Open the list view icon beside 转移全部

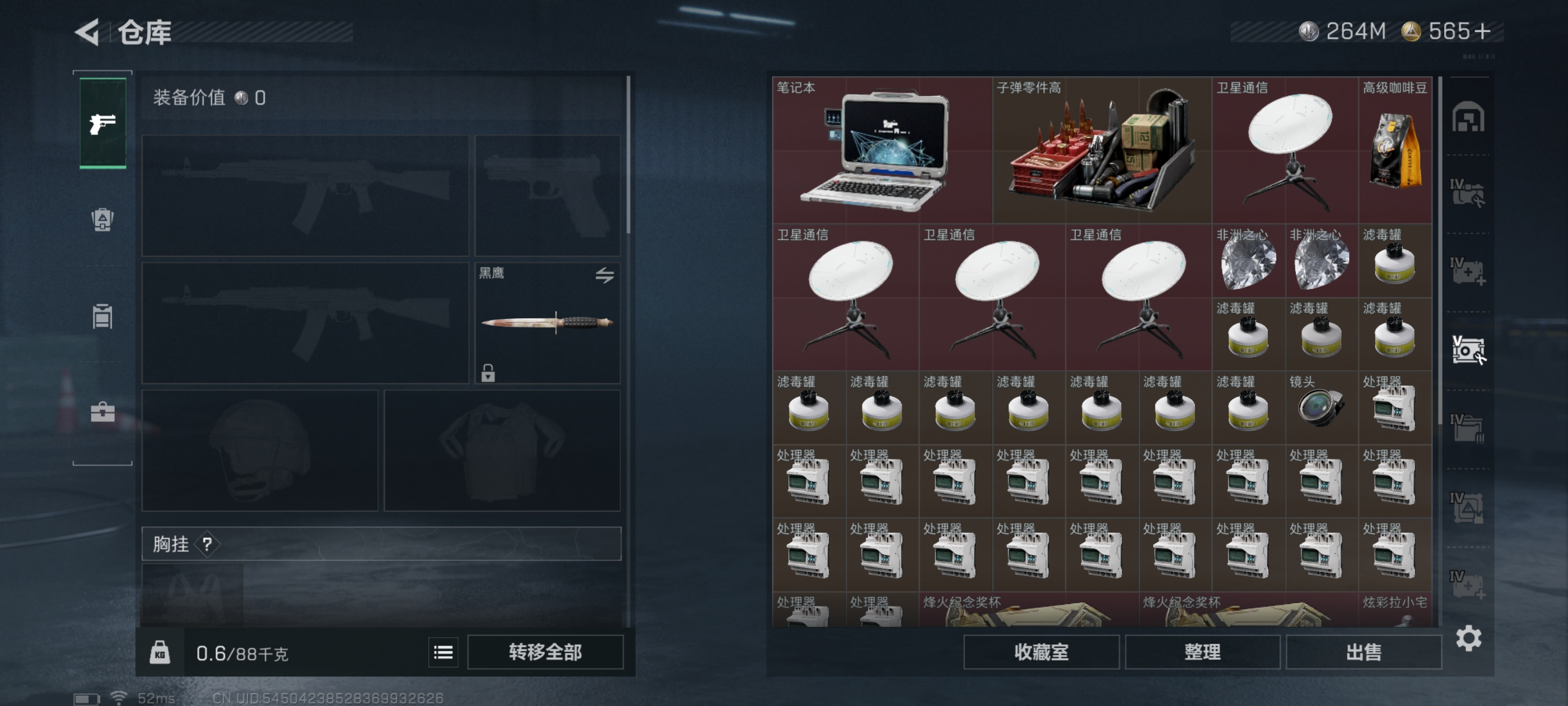coord(443,652)
